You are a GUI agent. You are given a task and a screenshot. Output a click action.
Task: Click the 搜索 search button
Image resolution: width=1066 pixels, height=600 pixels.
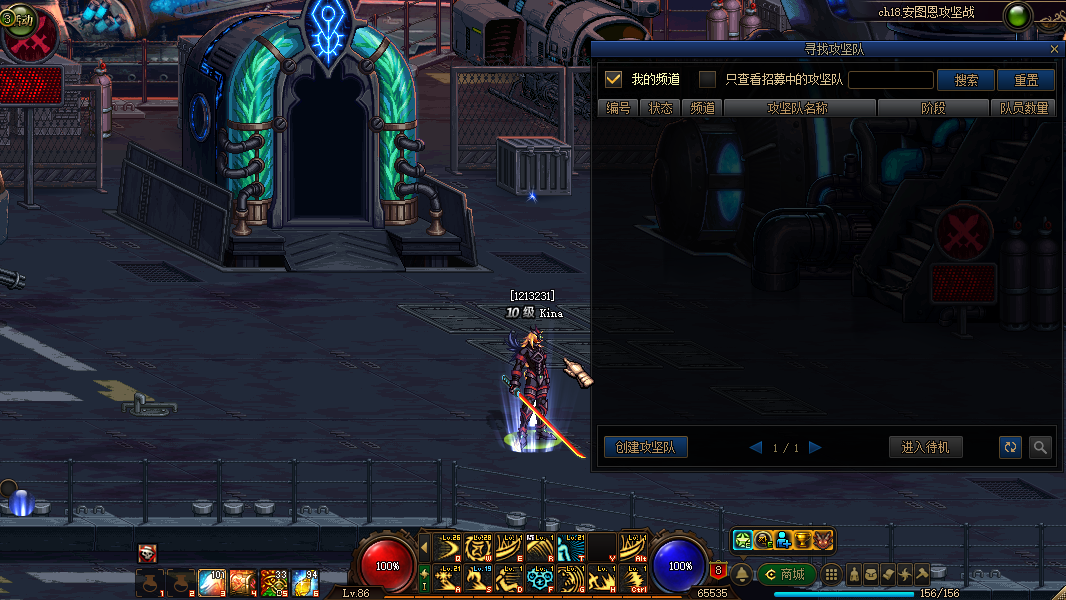[966, 80]
